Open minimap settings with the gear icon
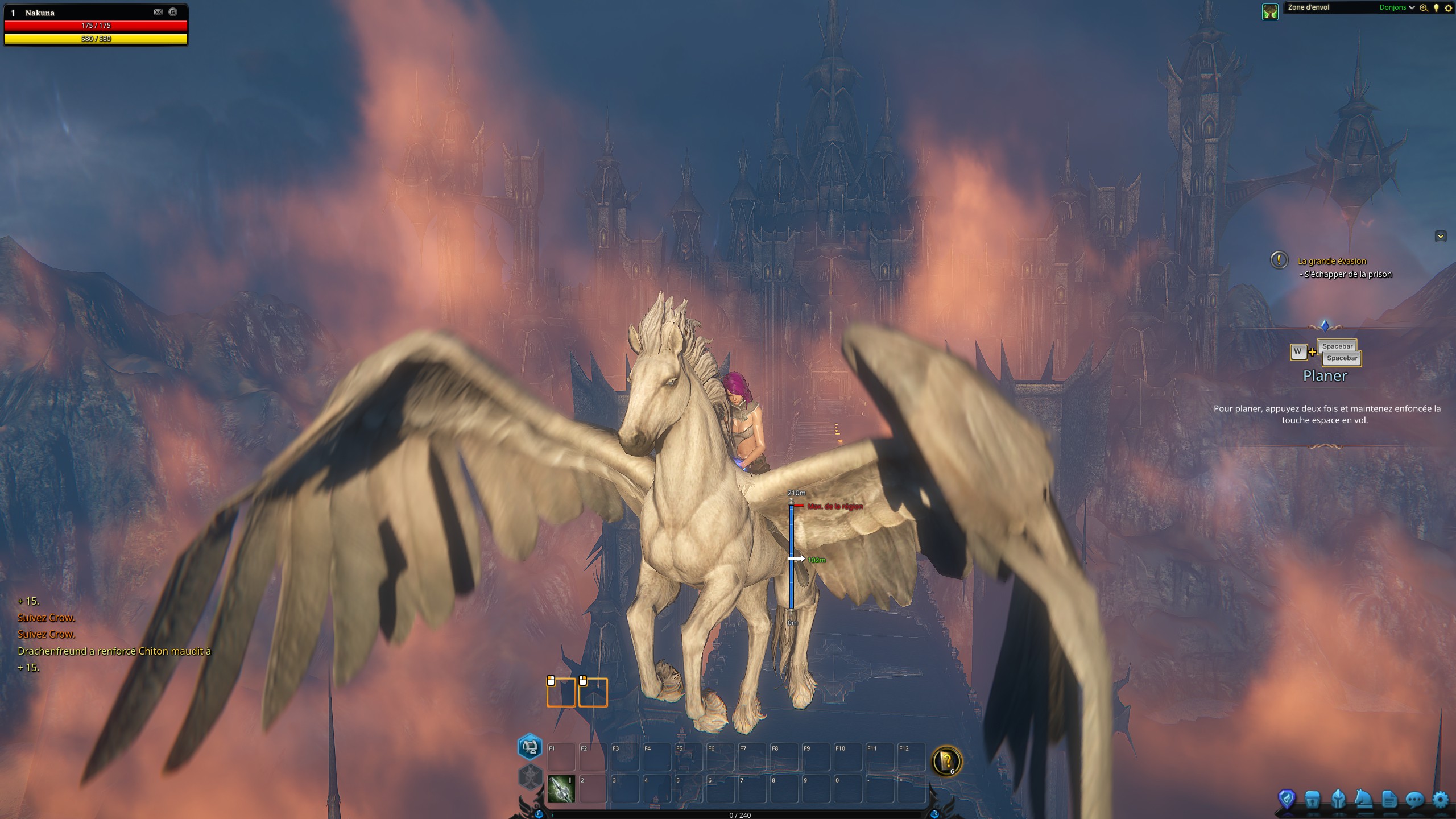The height and width of the screenshot is (819, 1456). point(1449,7)
